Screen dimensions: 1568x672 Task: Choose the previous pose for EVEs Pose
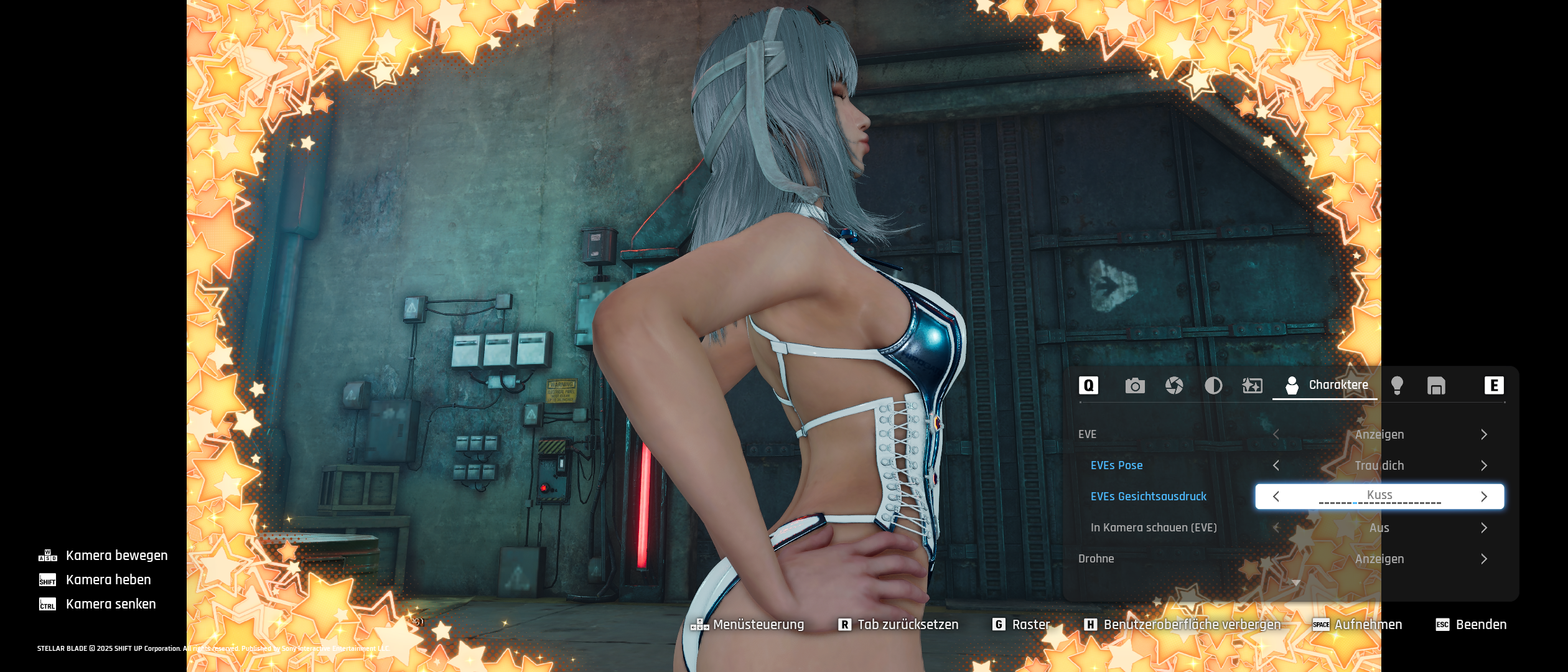click(1276, 465)
